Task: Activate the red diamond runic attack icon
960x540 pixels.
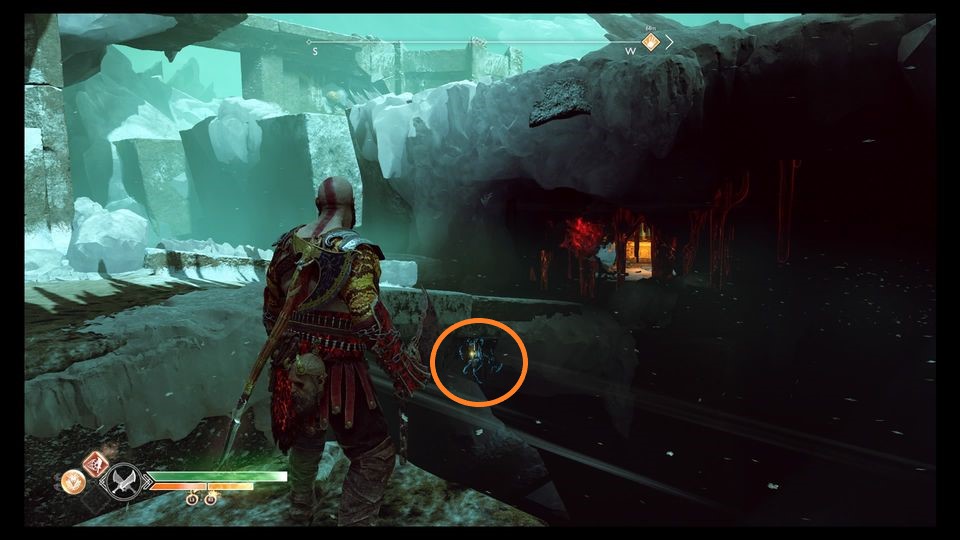Action: [97, 464]
